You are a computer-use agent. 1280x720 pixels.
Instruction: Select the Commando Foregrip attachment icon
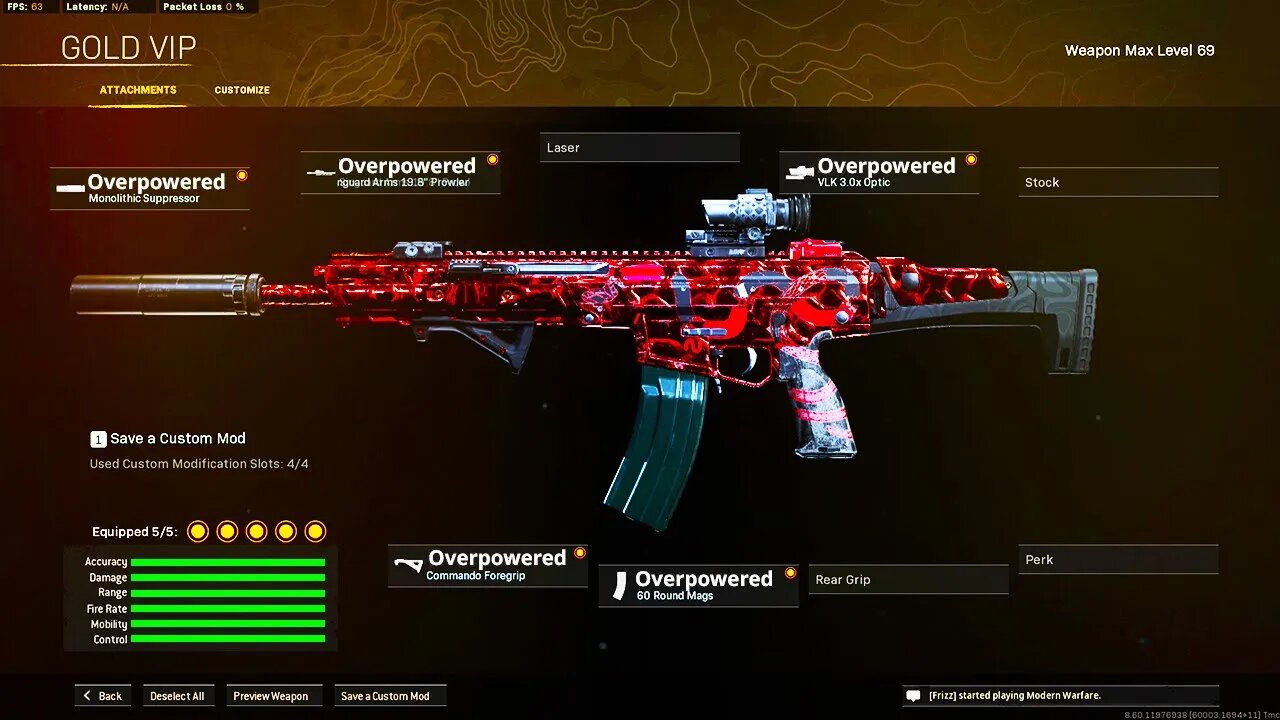[x=409, y=563]
